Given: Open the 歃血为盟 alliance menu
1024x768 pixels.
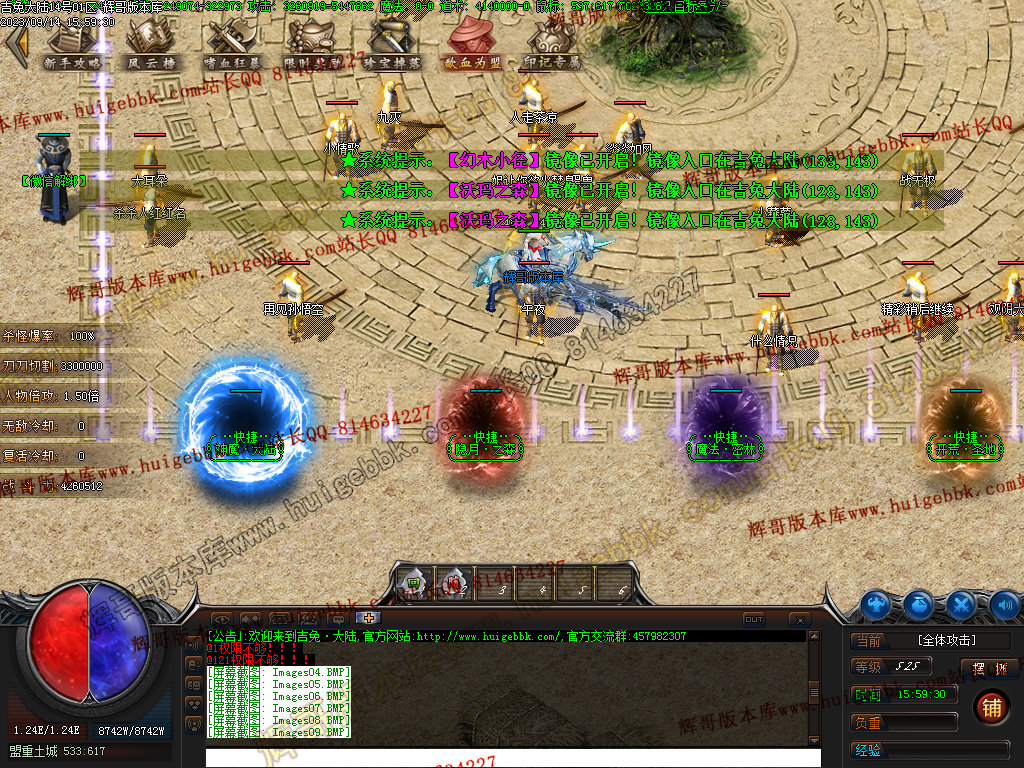Looking at the screenshot, I should [473, 46].
